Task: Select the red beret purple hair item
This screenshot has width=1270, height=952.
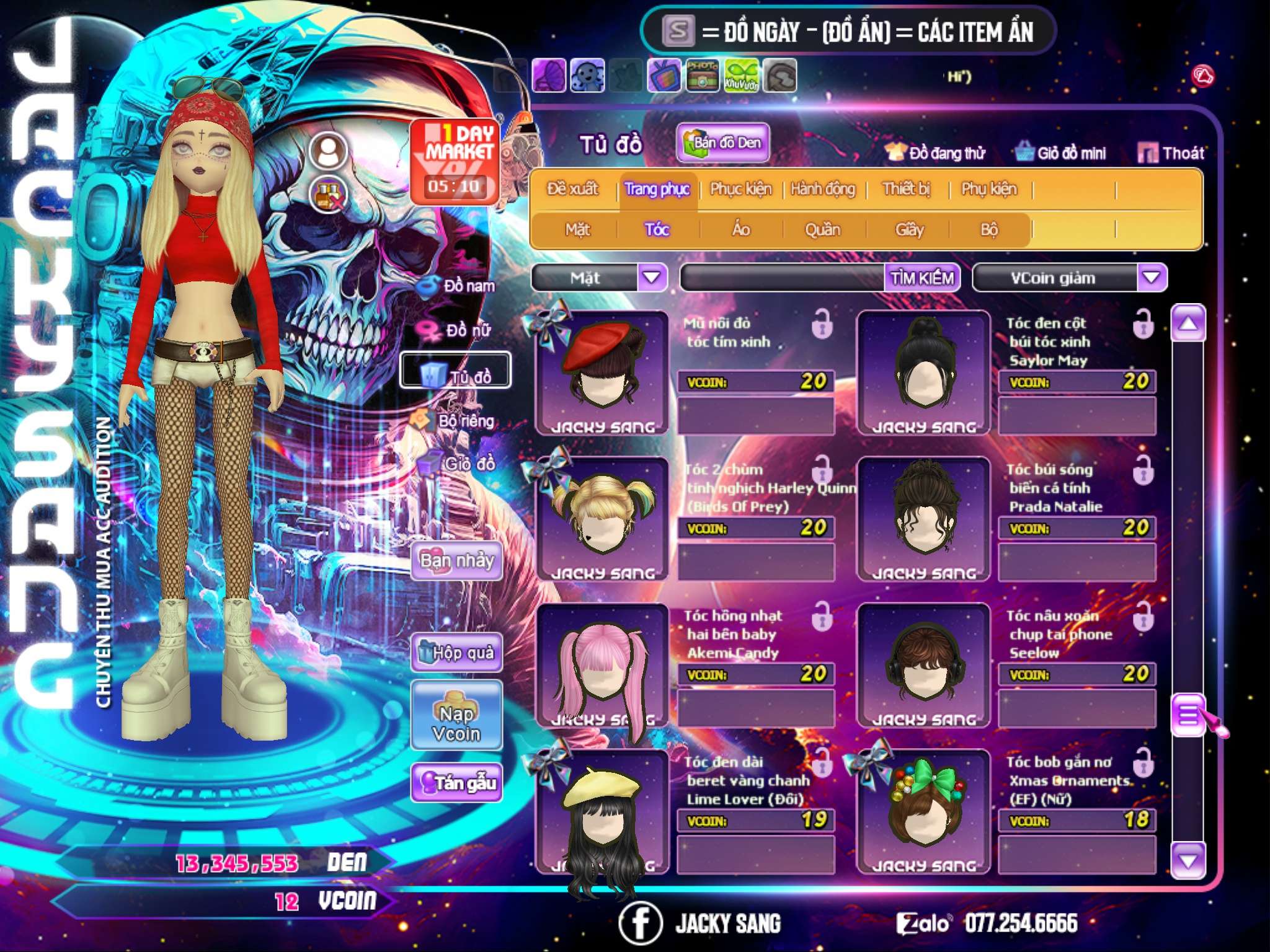Action: point(602,371)
